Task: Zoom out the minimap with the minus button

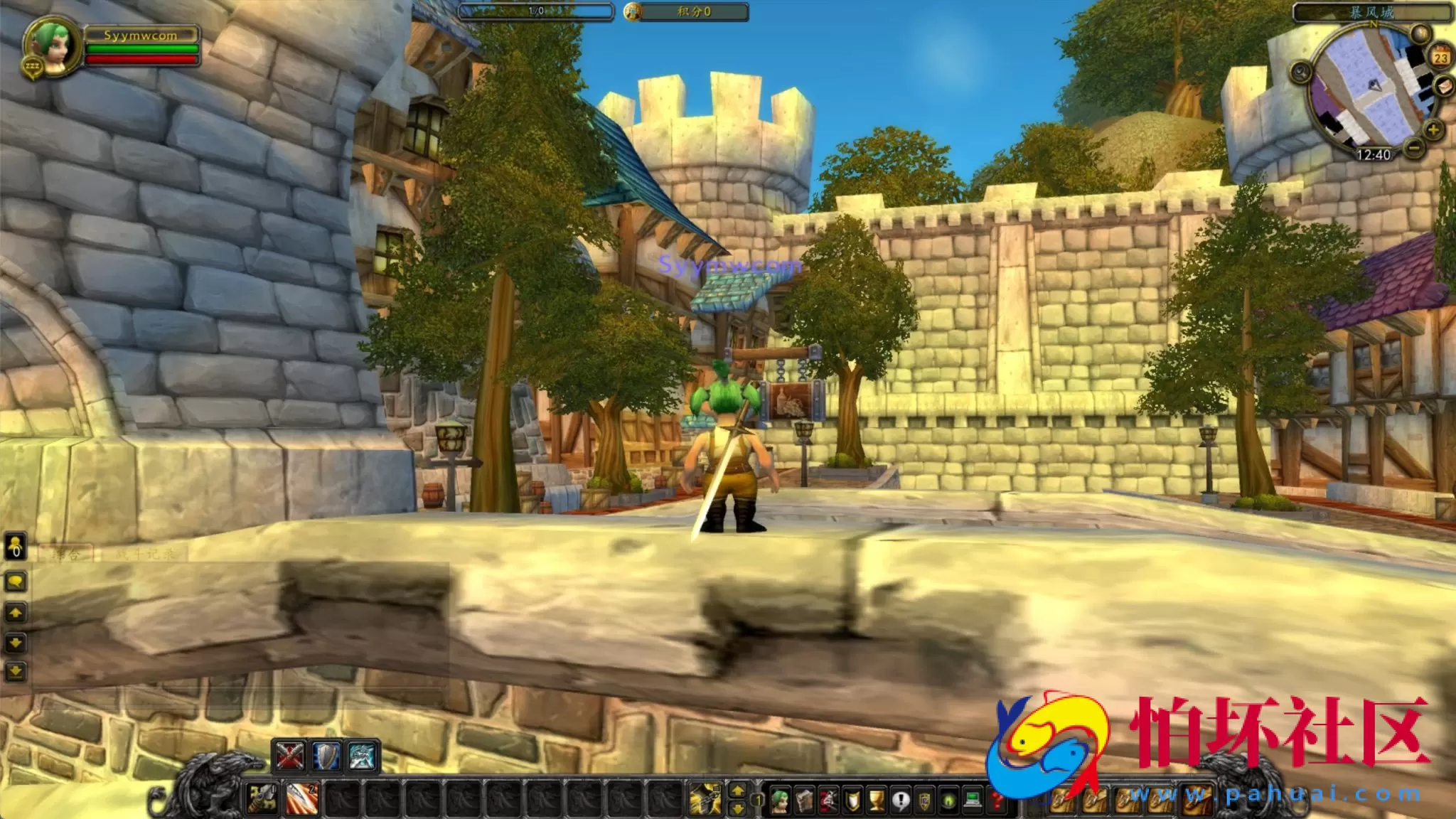Action: click(1413, 148)
